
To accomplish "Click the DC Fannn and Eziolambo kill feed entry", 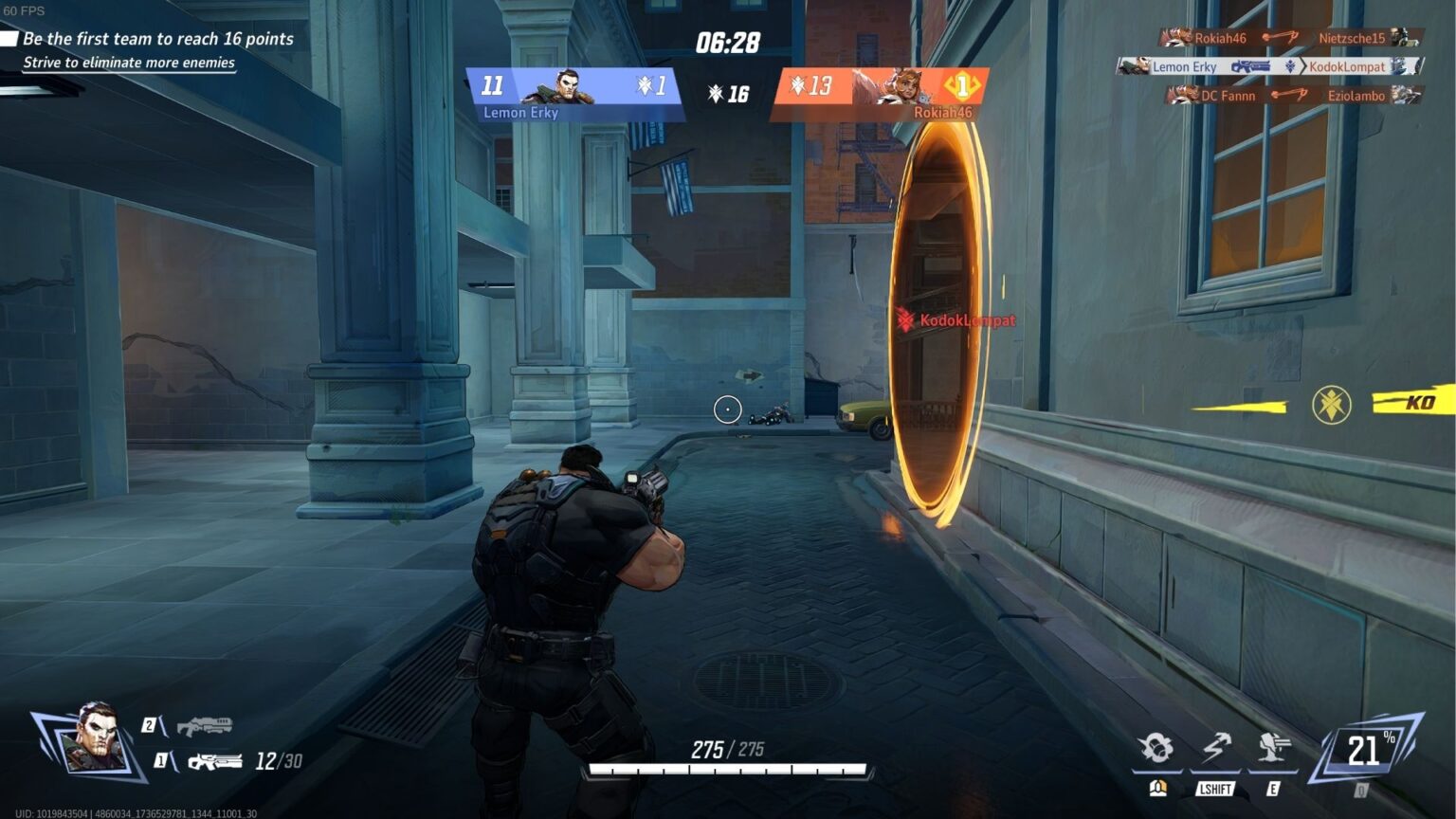I will (1293, 96).
